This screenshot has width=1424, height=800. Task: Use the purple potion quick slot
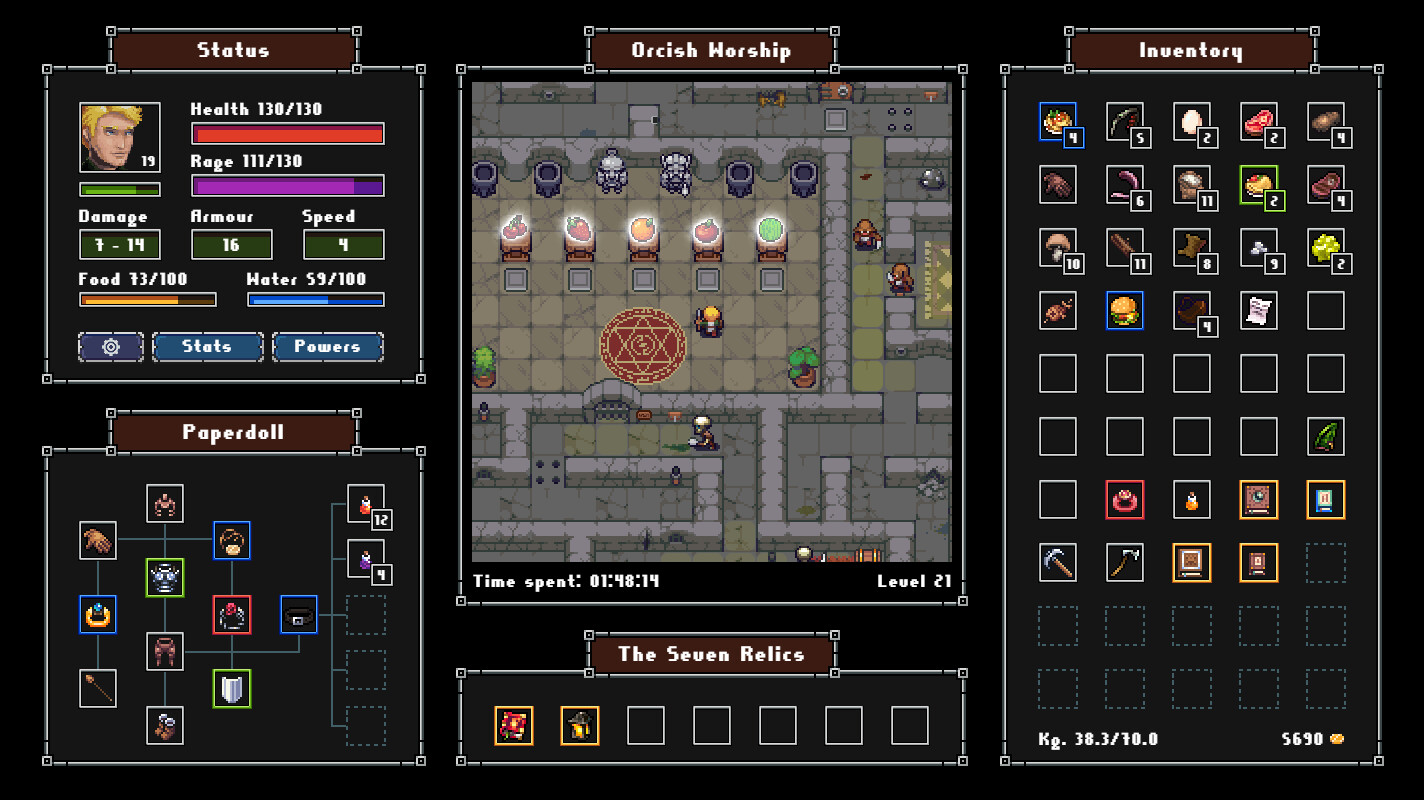click(365, 559)
